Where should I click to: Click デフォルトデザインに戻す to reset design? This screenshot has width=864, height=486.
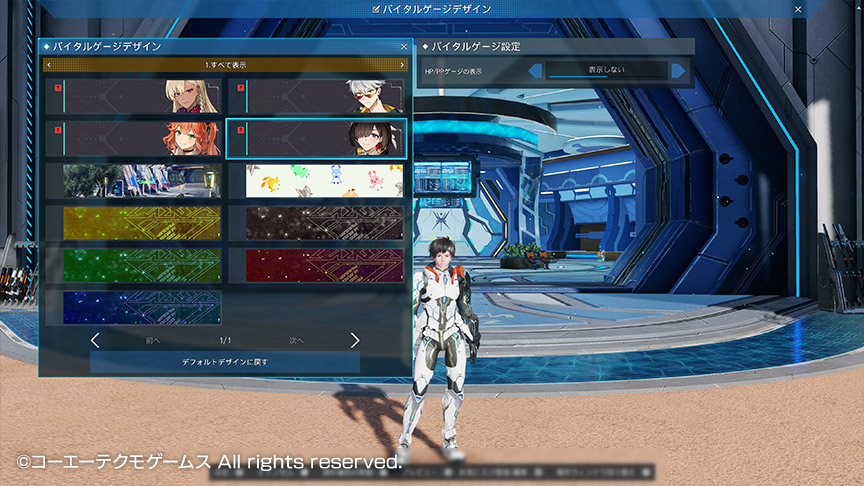point(224,362)
